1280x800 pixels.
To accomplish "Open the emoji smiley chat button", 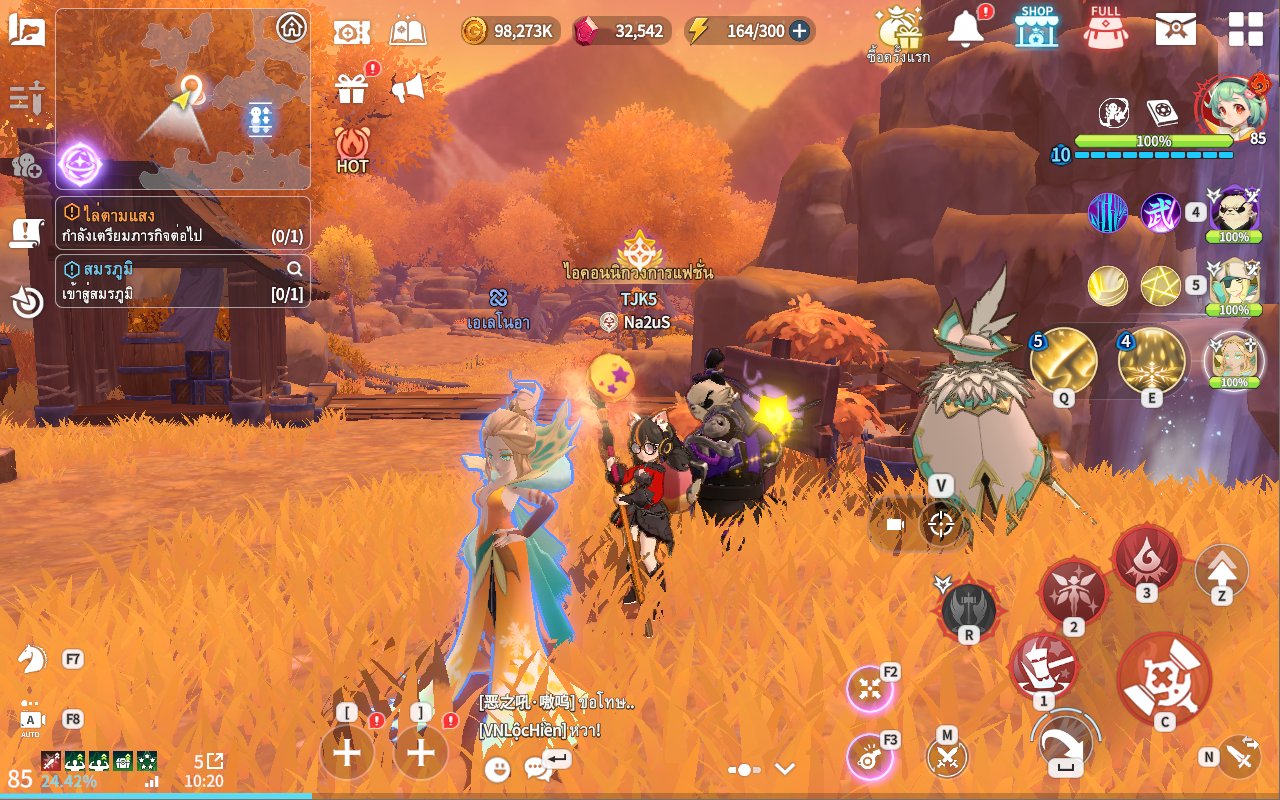I will pyautogui.click(x=497, y=768).
